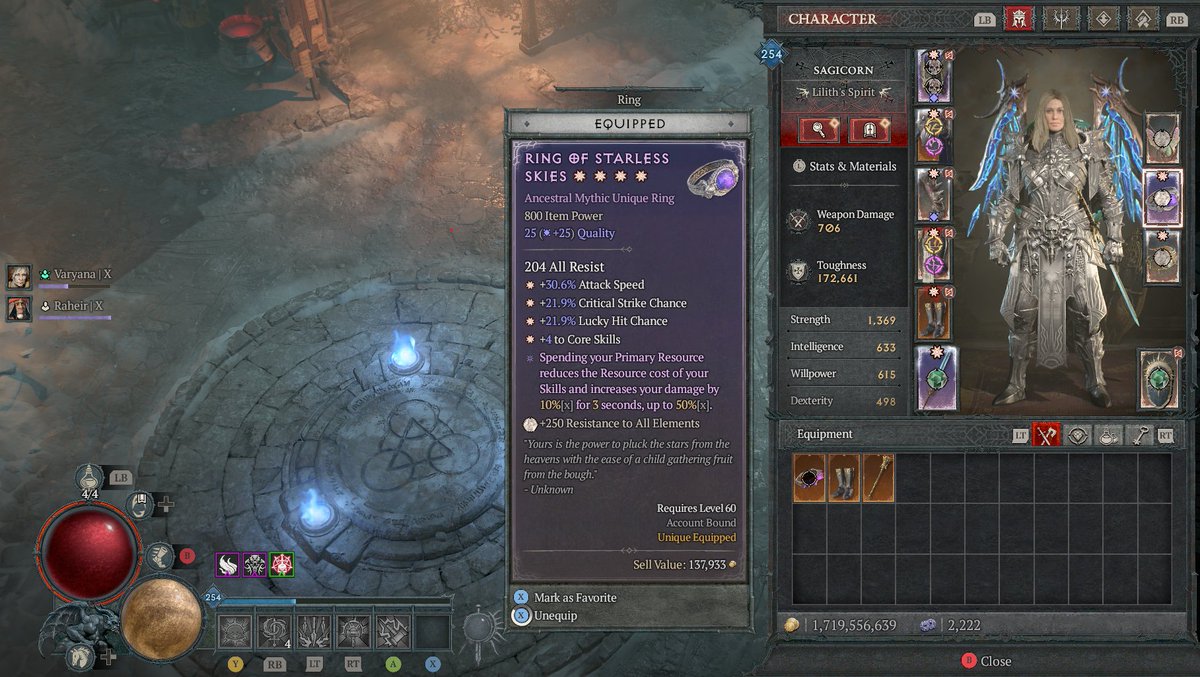Screen dimensions: 1200x677
Task: Pick the staff item in inventory grid
Action: coord(878,478)
